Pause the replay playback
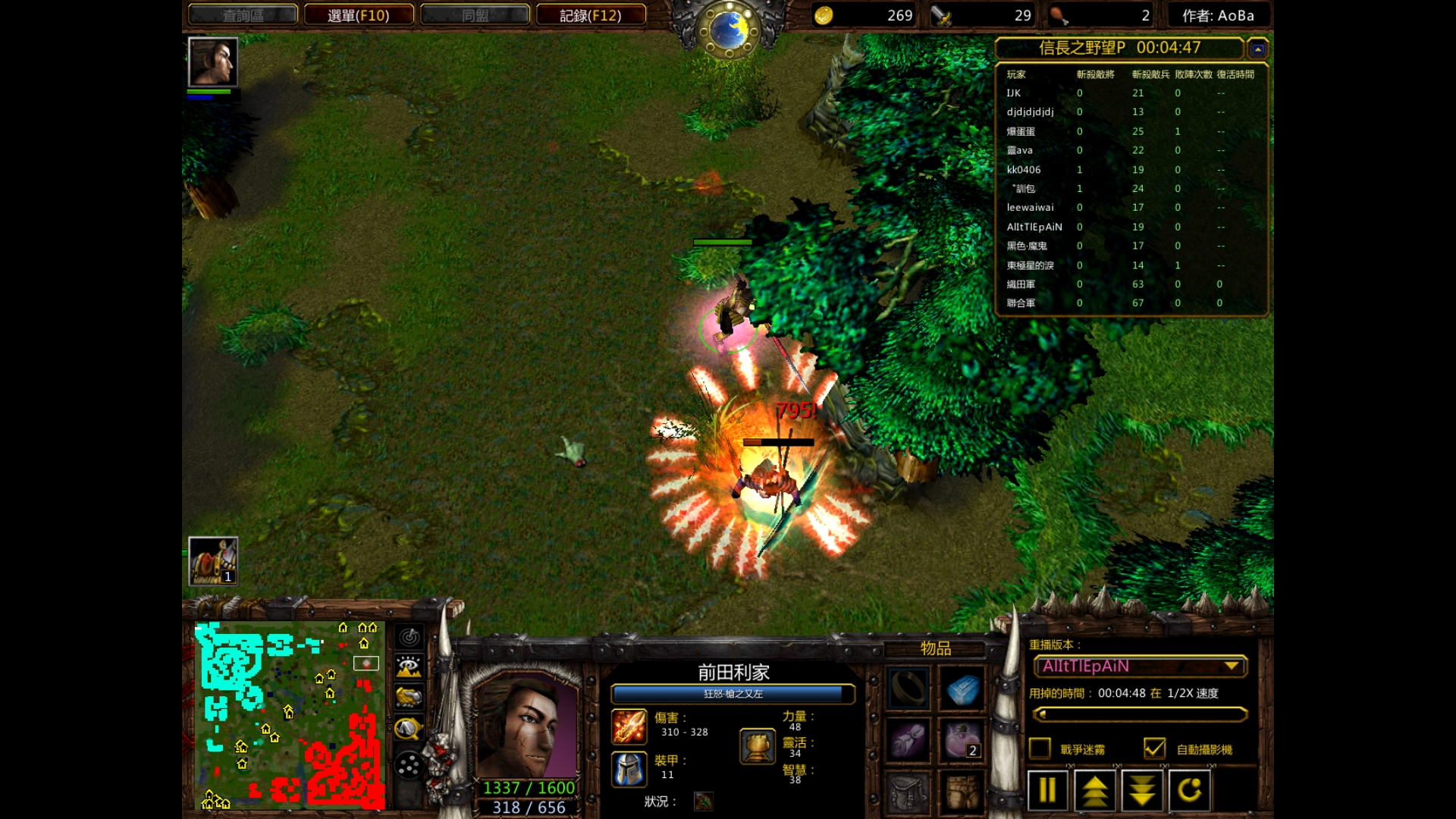This screenshot has width=1456, height=819. click(x=1047, y=791)
